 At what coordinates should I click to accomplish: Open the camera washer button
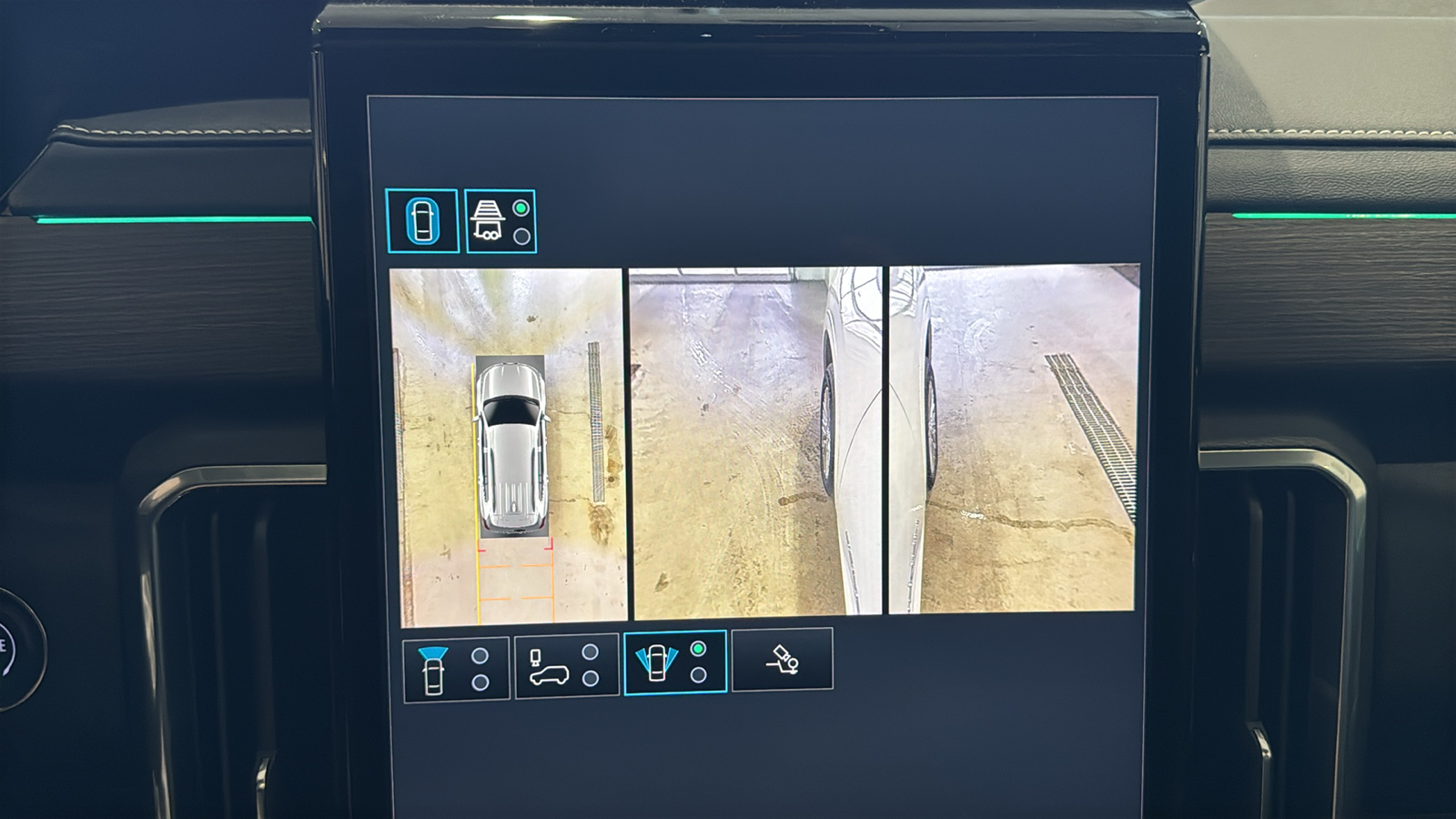point(782,660)
